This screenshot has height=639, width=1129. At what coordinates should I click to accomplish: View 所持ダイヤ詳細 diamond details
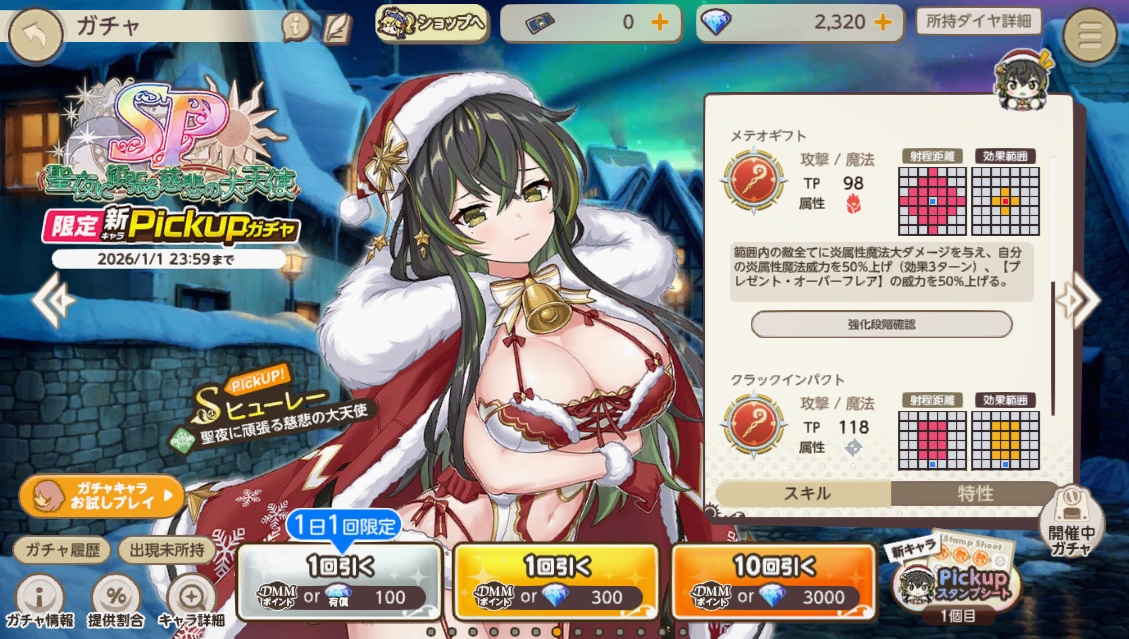[x=978, y=21]
